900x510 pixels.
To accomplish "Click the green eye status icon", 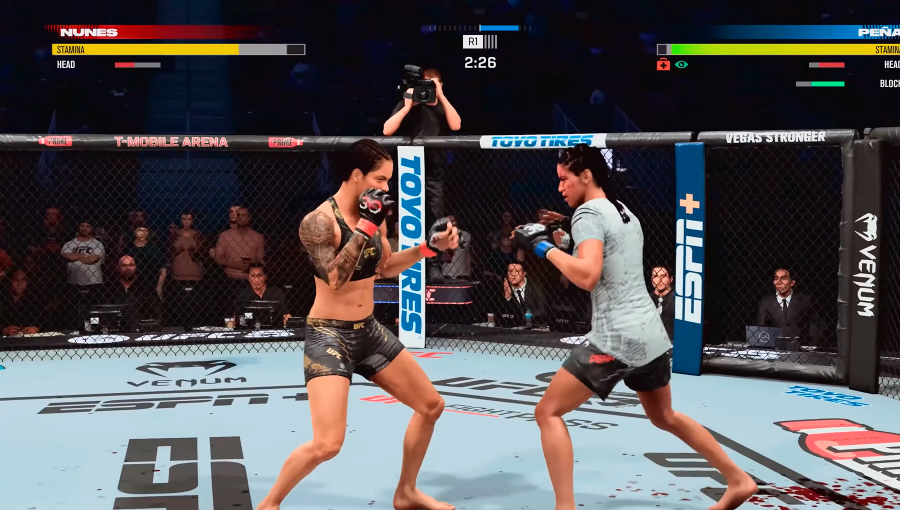I will (x=681, y=64).
